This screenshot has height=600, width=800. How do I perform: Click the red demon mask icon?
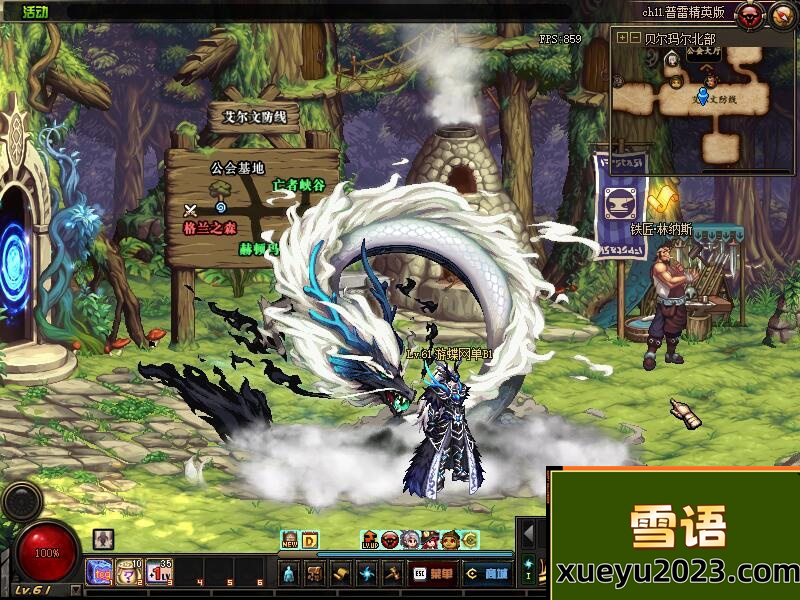click(x=749, y=14)
